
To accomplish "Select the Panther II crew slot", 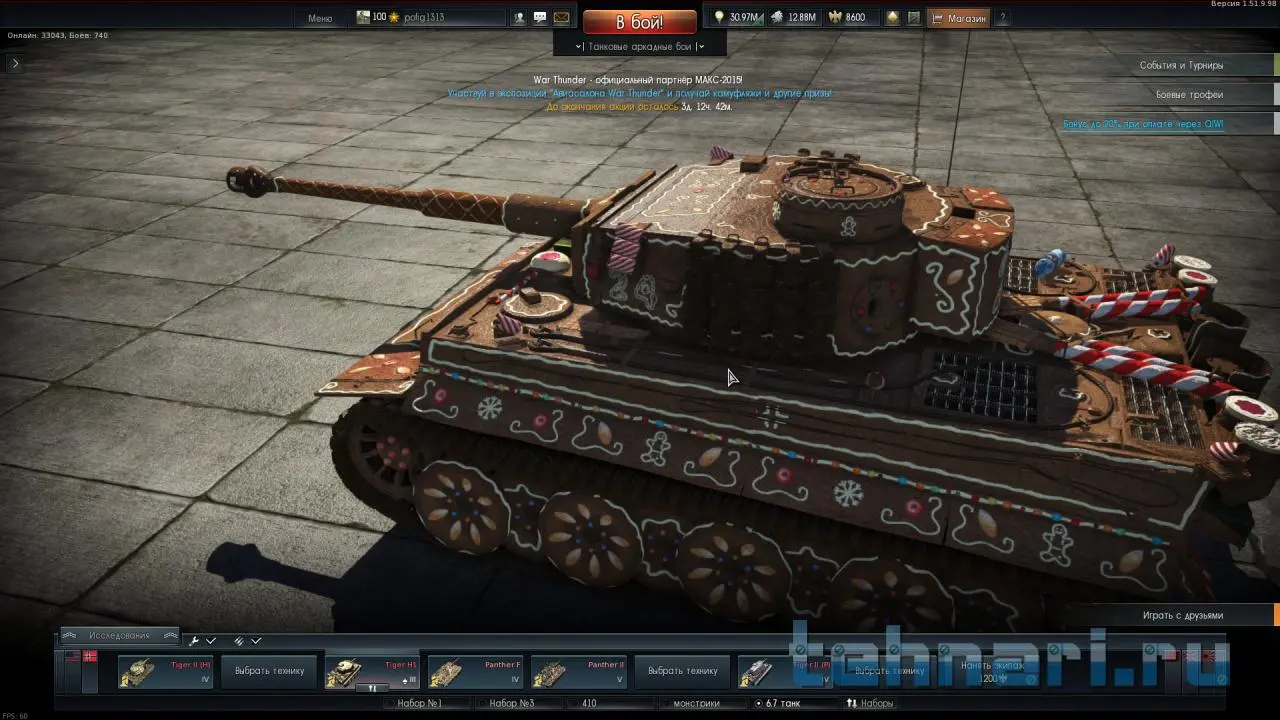I will (579, 671).
